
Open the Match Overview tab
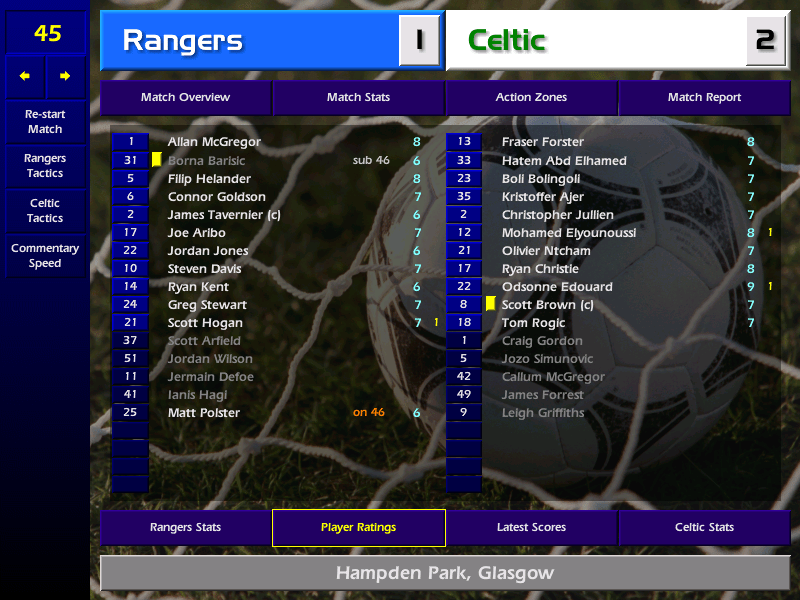pyautogui.click(x=185, y=98)
